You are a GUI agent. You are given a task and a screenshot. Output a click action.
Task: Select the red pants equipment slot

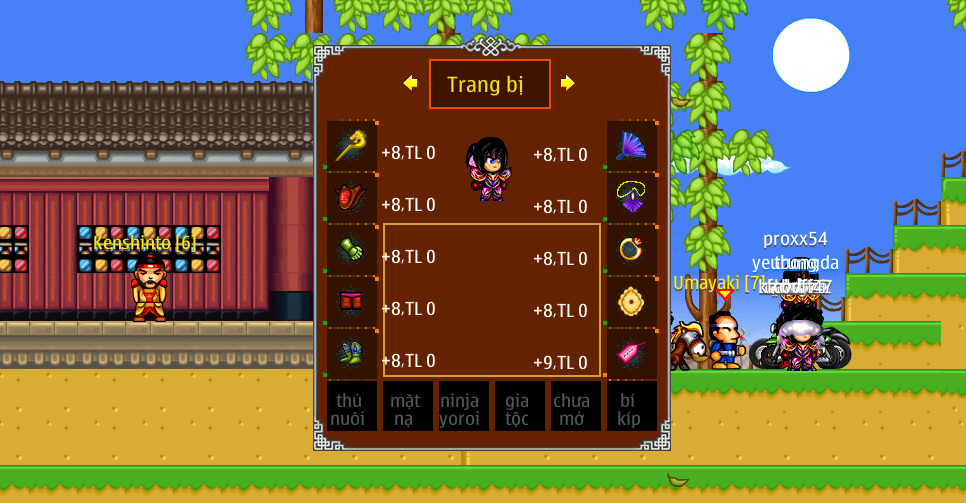tap(352, 302)
